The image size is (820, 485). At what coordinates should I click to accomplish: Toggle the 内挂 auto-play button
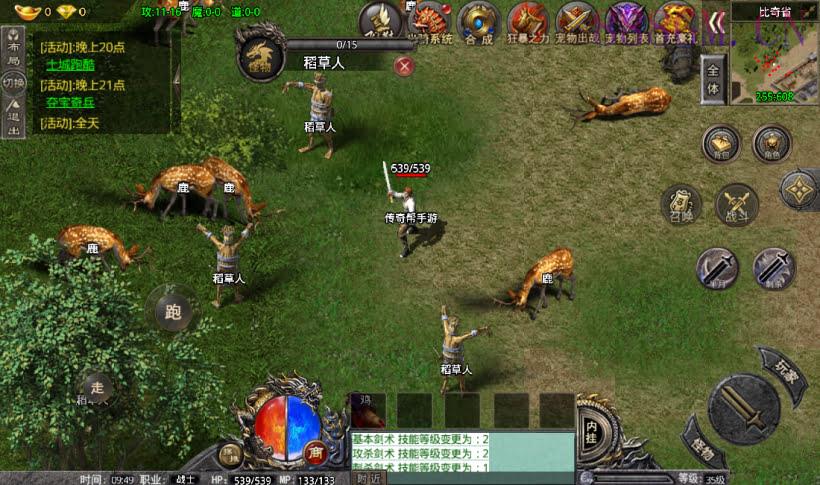[592, 426]
